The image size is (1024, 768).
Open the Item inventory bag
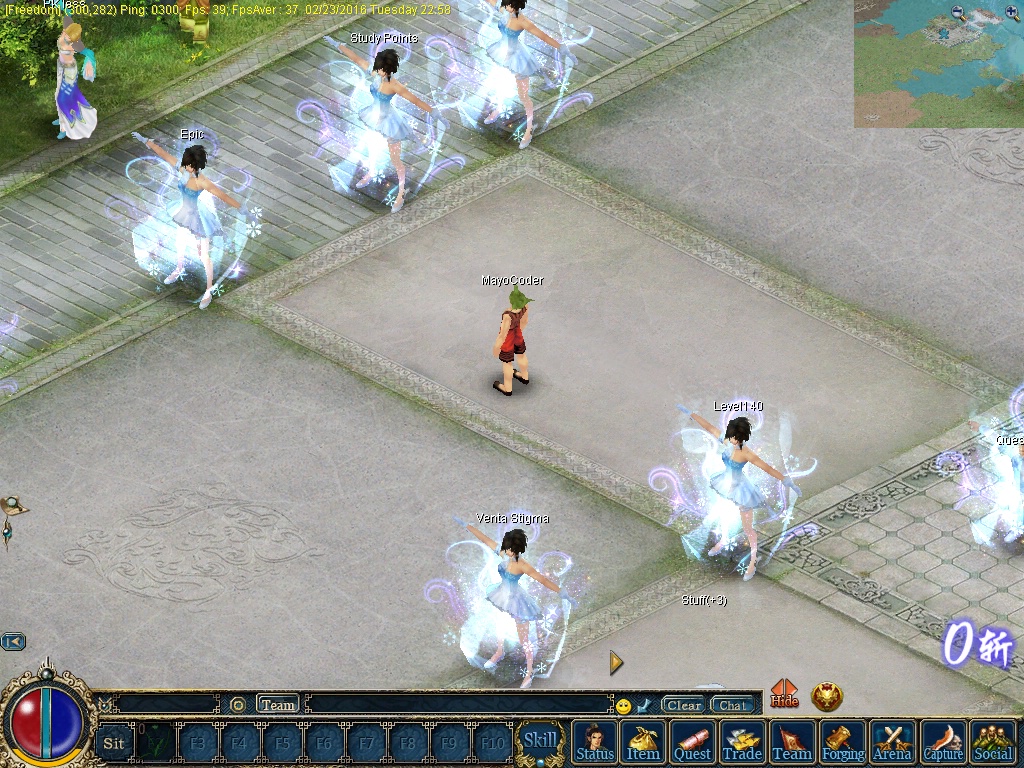click(643, 742)
